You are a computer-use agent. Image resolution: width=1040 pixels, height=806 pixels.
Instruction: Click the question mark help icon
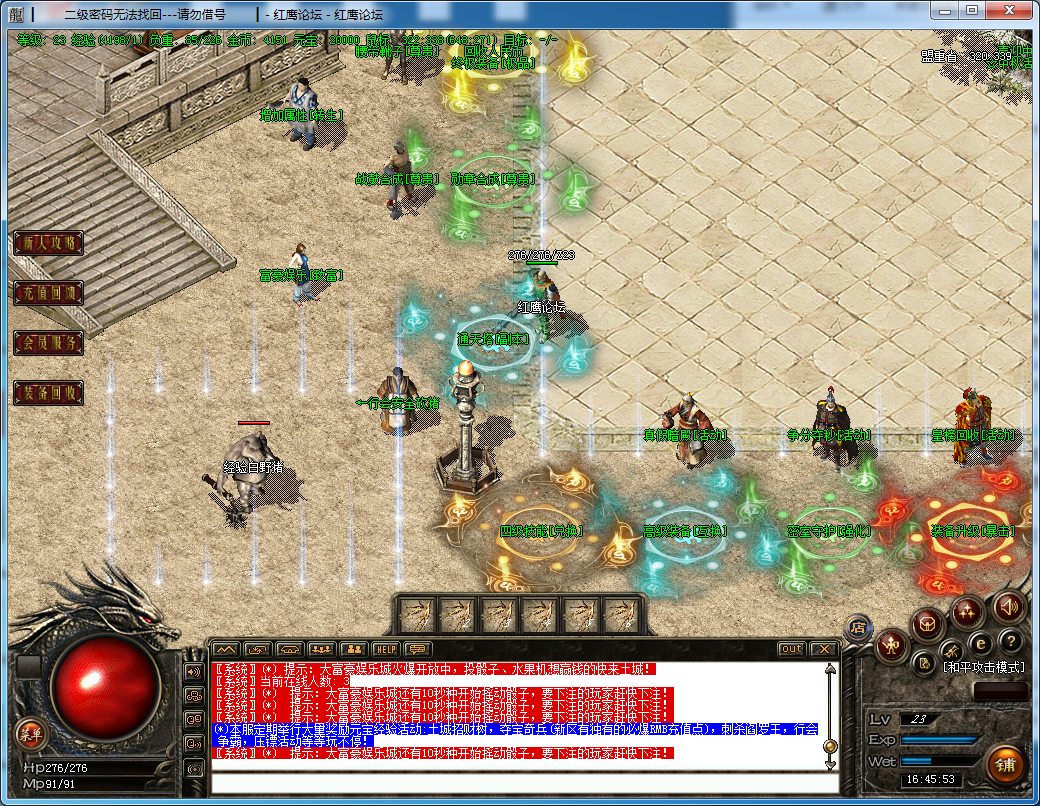[x=1011, y=641]
